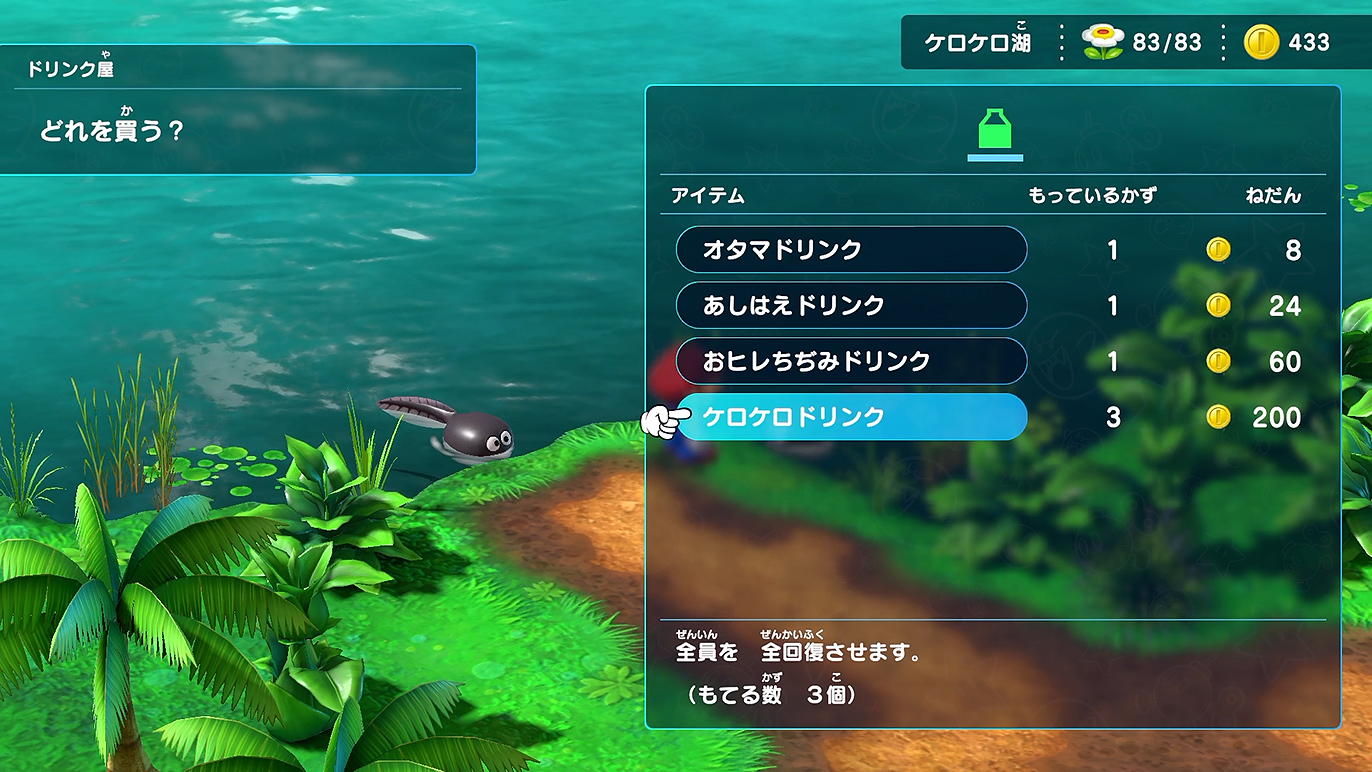Select オタマドリンク in the shop list
This screenshot has height=772, width=1372.
[x=851, y=249]
